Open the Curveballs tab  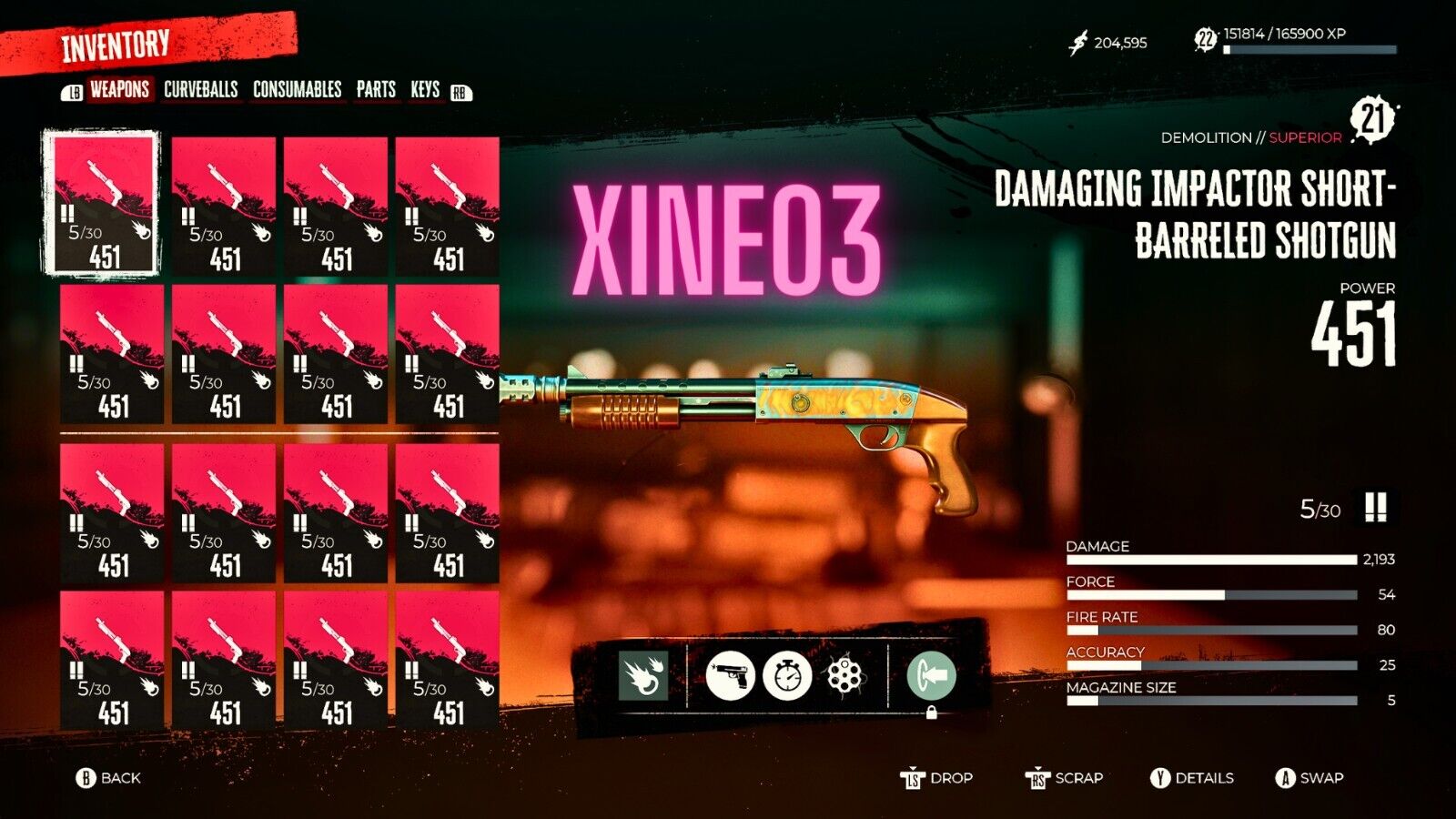(201, 89)
